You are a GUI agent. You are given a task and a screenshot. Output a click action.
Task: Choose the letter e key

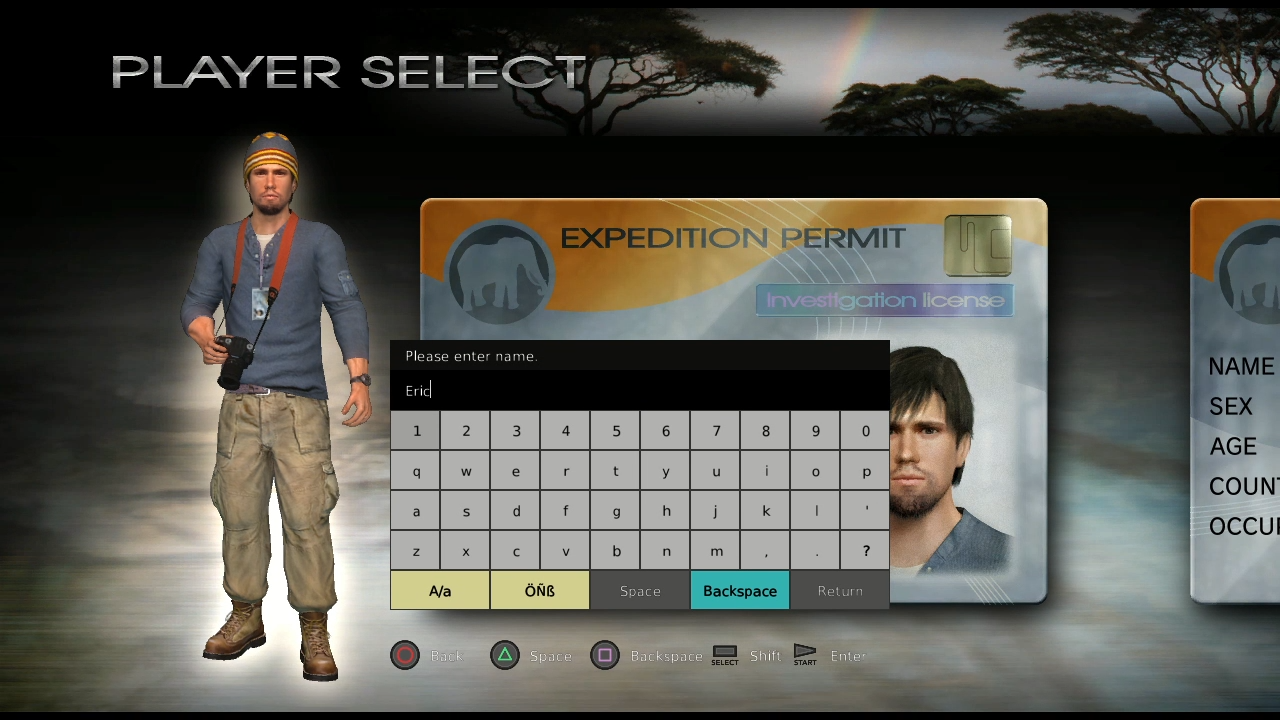point(516,471)
